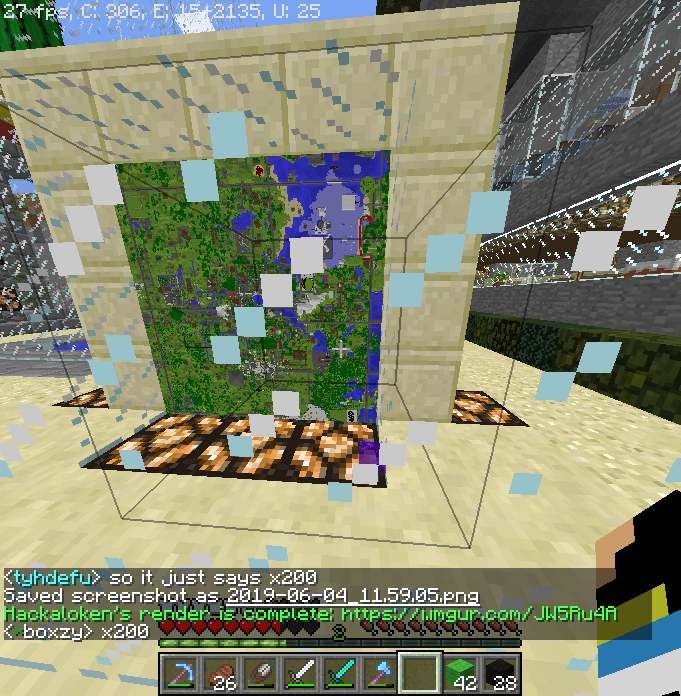Select the enchanted diamond pickaxe slot
The width and height of the screenshot is (681, 696).
coord(179,673)
